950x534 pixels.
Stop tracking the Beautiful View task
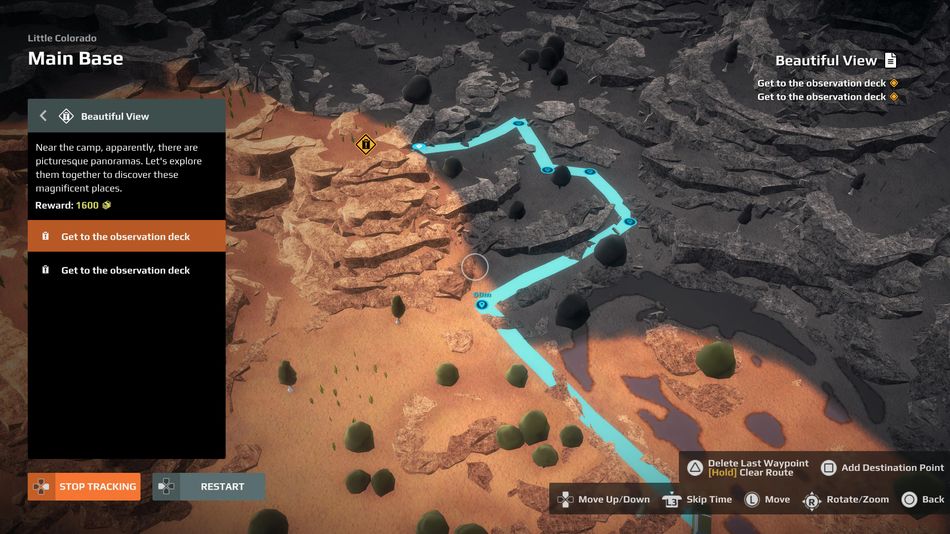[x=84, y=487]
